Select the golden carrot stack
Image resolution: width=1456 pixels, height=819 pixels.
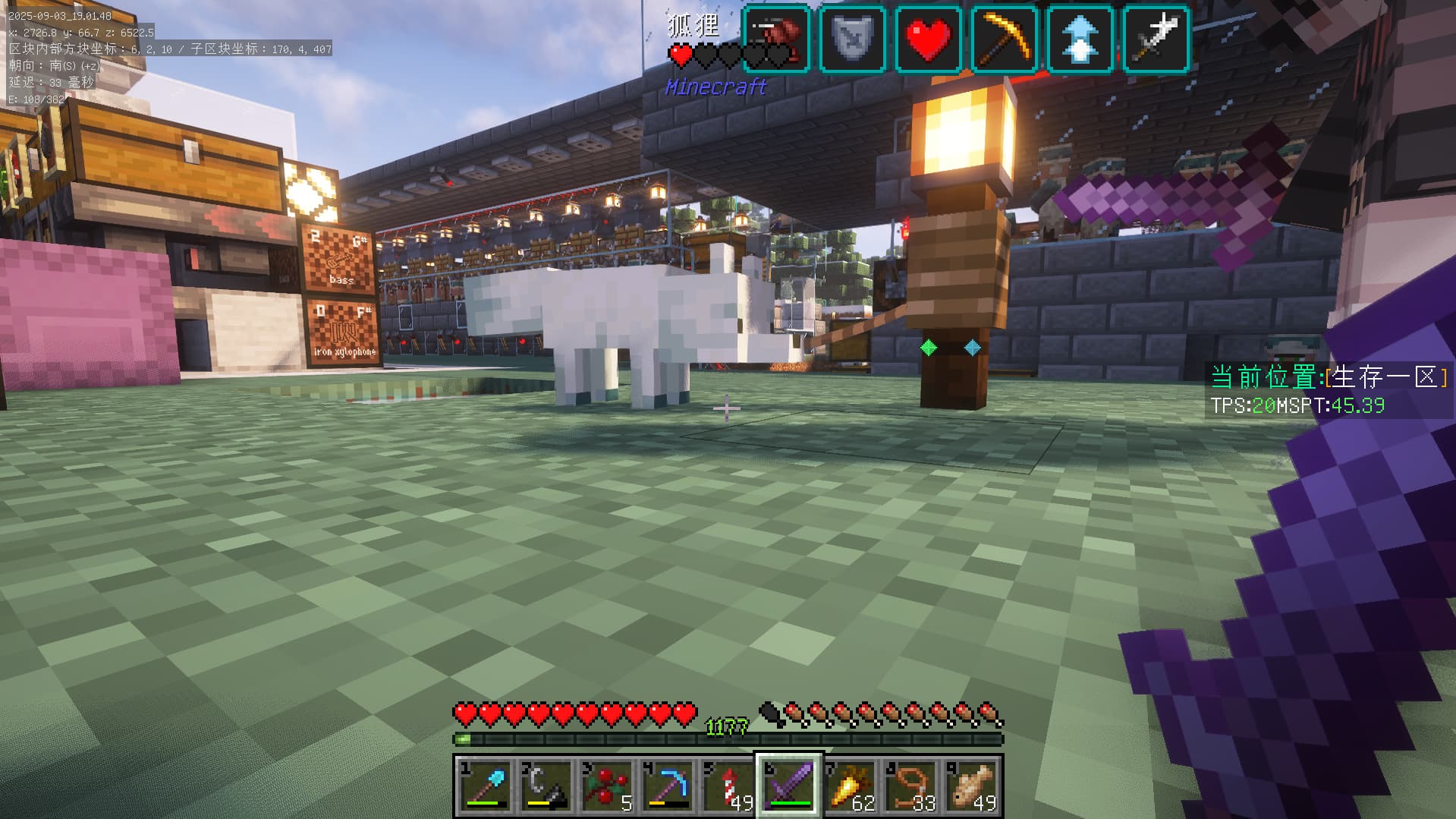click(x=849, y=786)
